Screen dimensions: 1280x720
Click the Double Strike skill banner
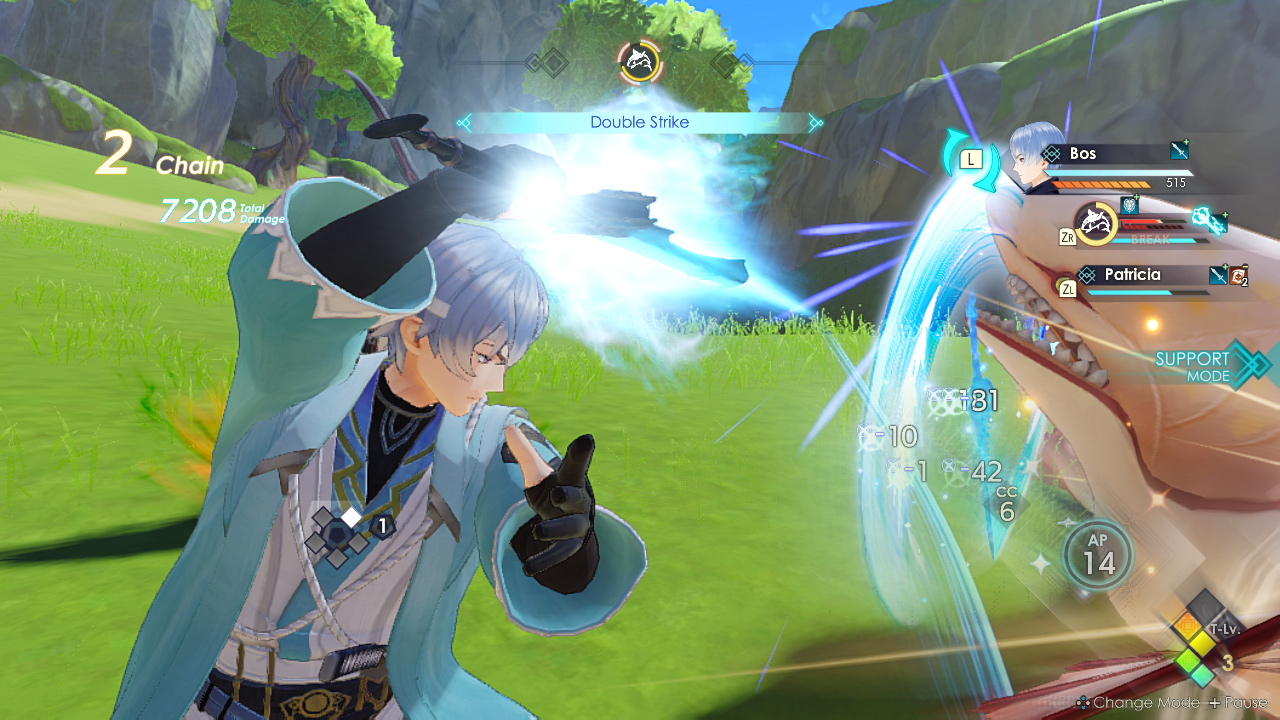(x=640, y=122)
